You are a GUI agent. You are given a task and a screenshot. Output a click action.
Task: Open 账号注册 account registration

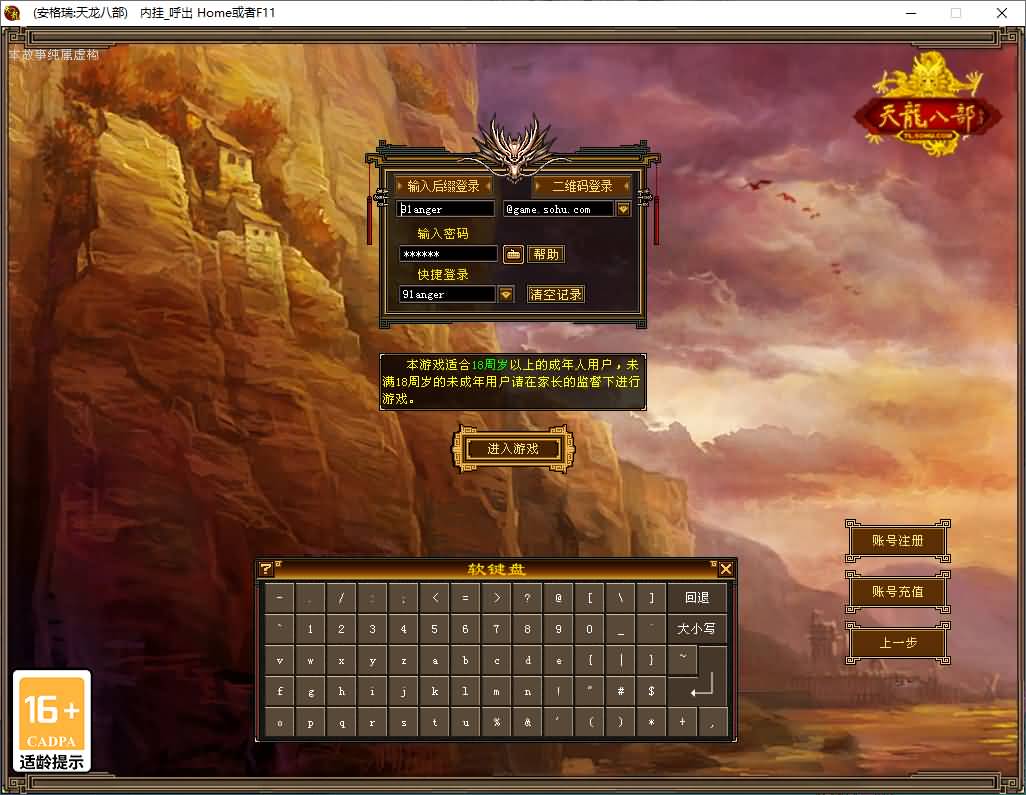point(897,541)
